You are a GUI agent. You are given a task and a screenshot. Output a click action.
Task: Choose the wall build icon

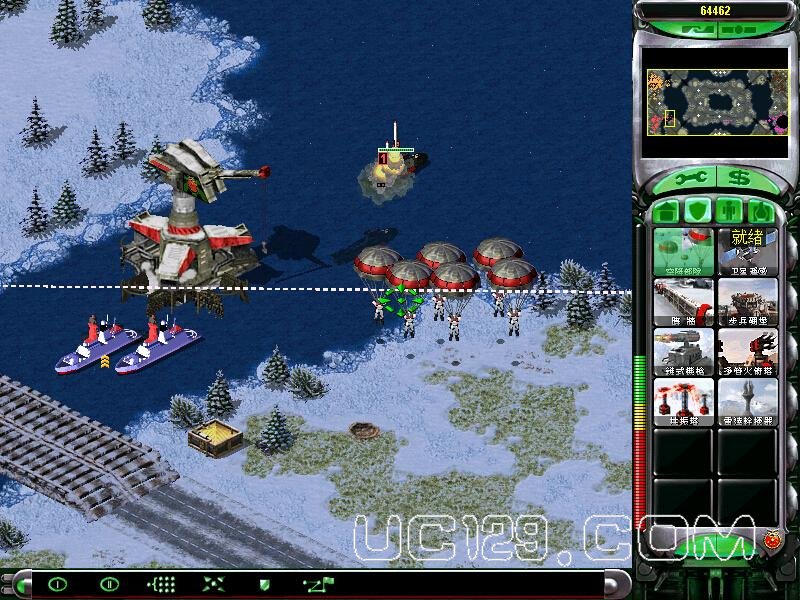pyautogui.click(x=684, y=301)
